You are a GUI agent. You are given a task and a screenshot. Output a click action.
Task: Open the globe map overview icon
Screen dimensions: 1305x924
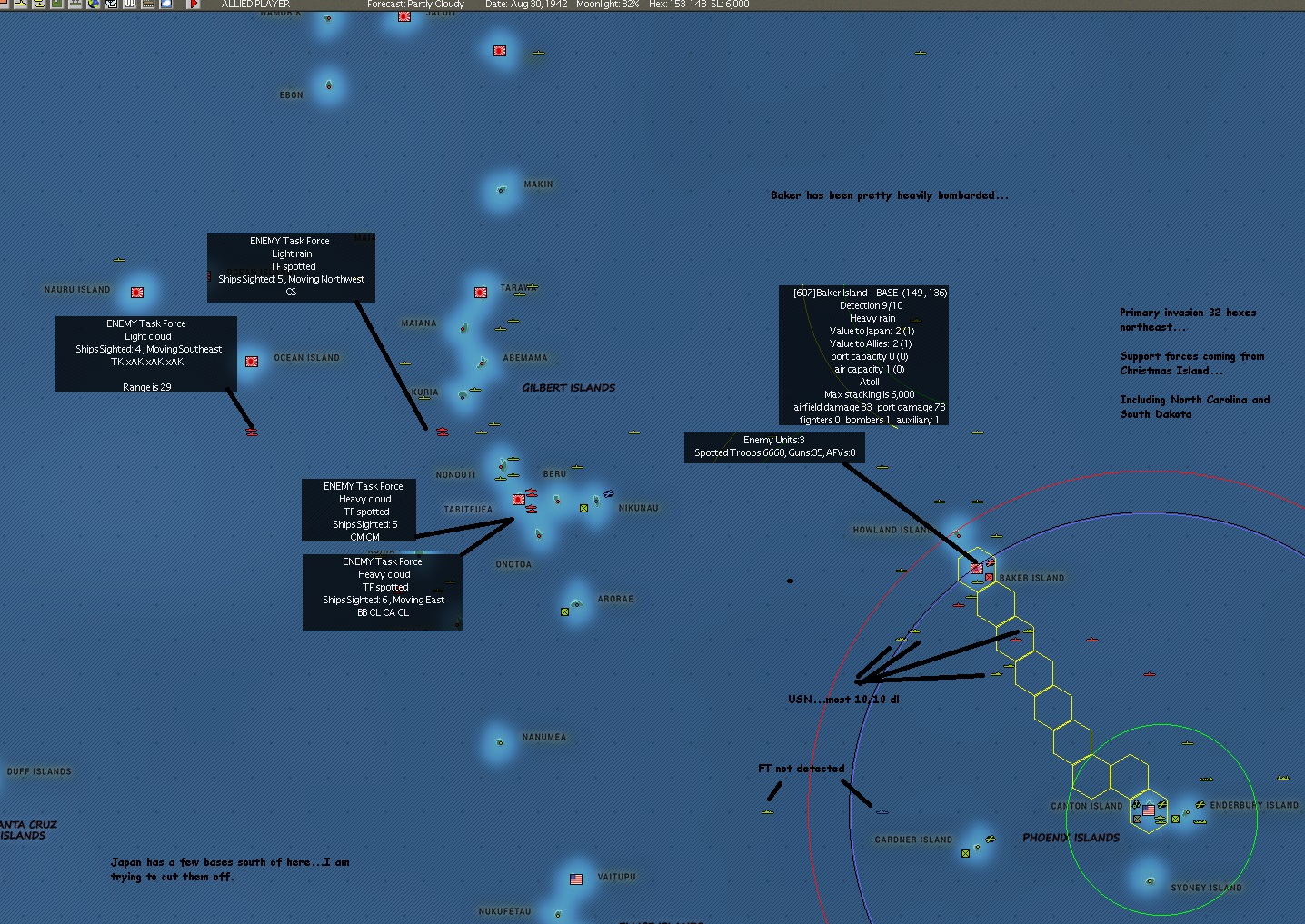click(93, 5)
